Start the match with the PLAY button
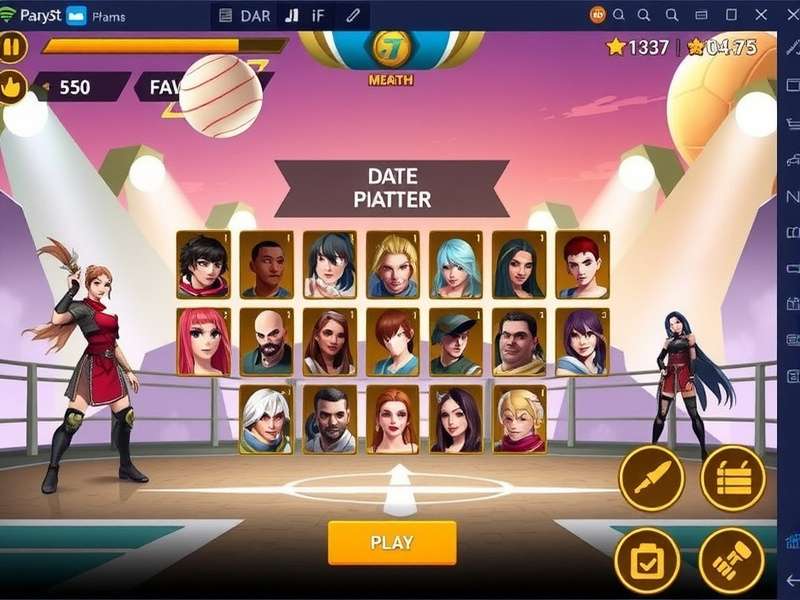This screenshot has height=600, width=800. click(x=392, y=543)
